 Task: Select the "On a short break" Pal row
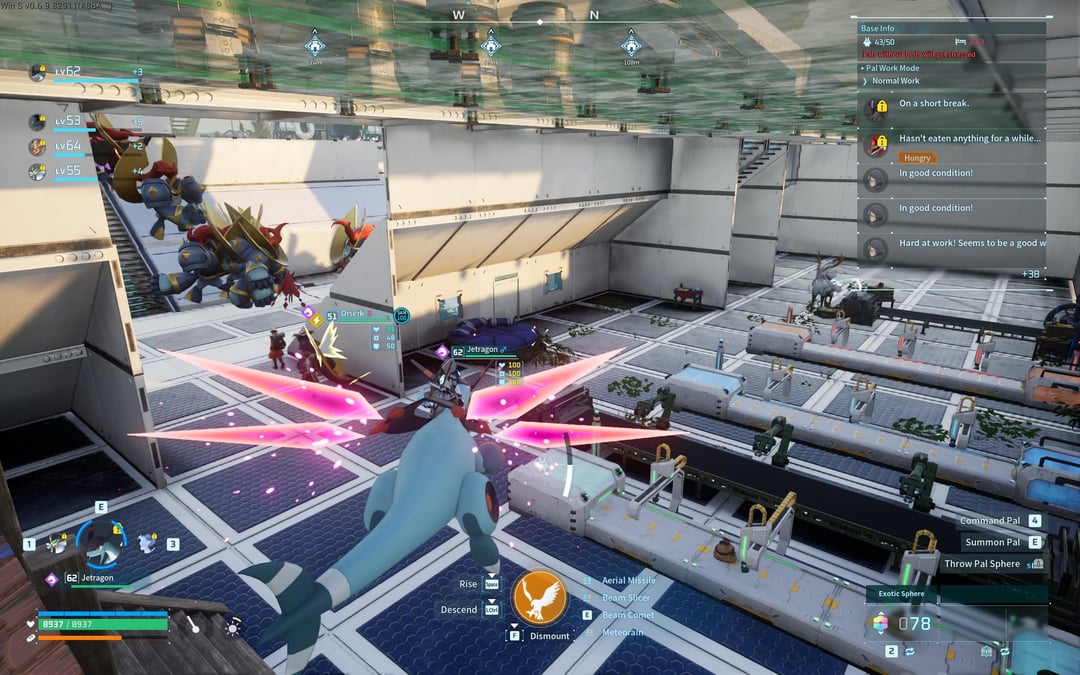[950, 104]
